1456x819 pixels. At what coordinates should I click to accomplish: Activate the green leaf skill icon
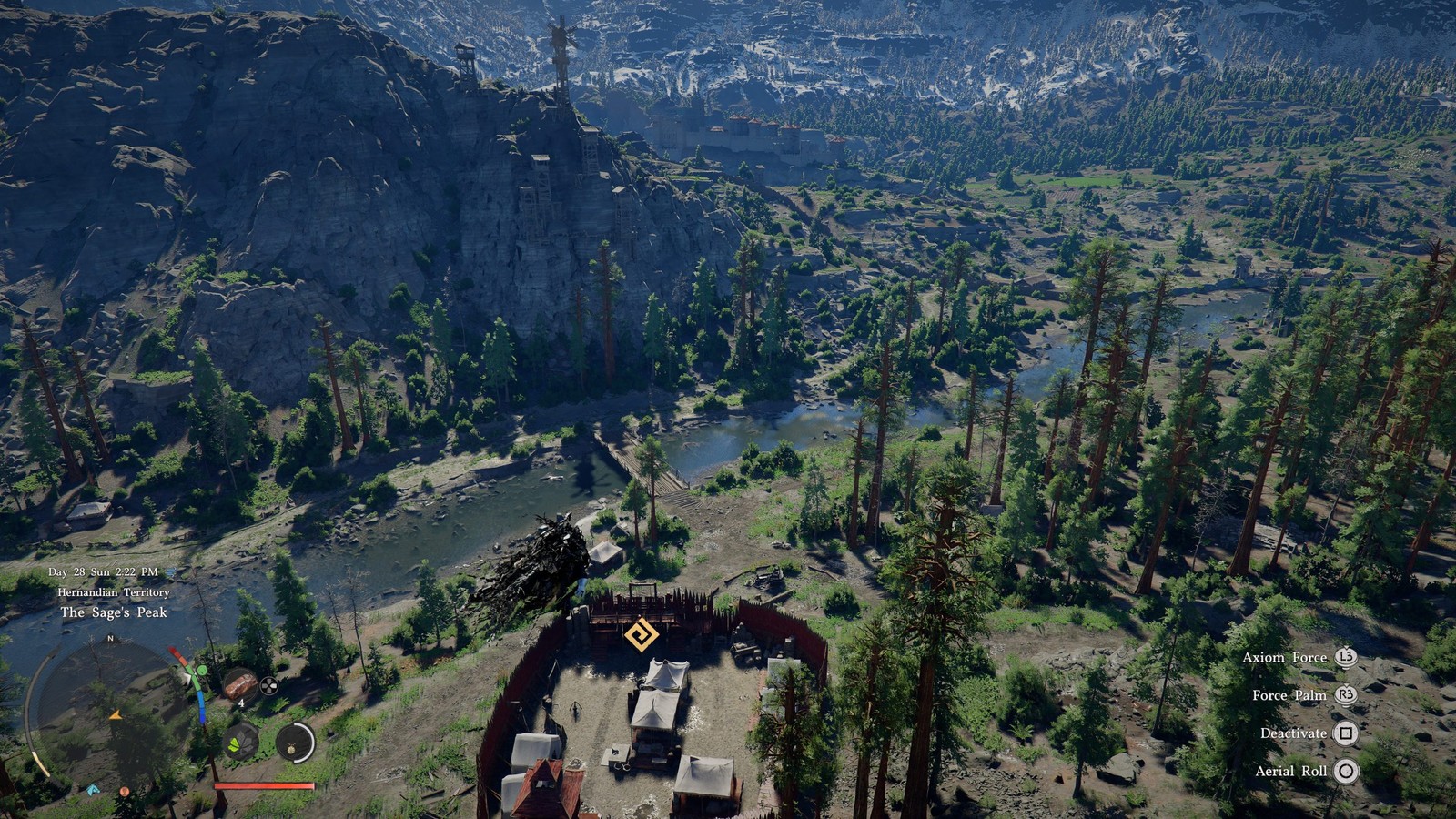tap(240, 743)
